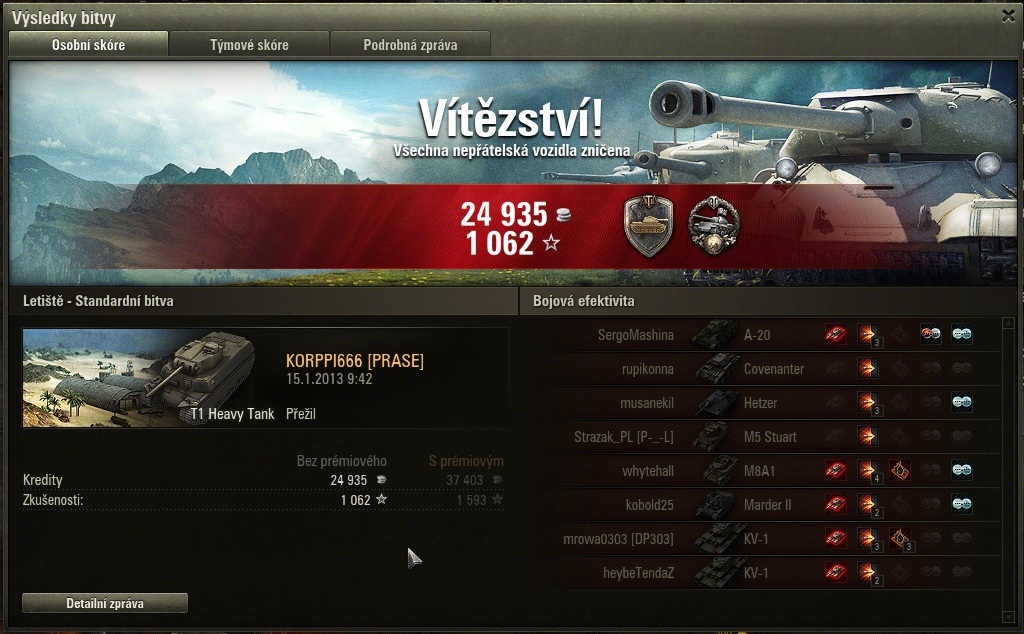Pick the Strazak_PL M5 Stuart row
The width and height of the screenshot is (1024, 634).
760,437
